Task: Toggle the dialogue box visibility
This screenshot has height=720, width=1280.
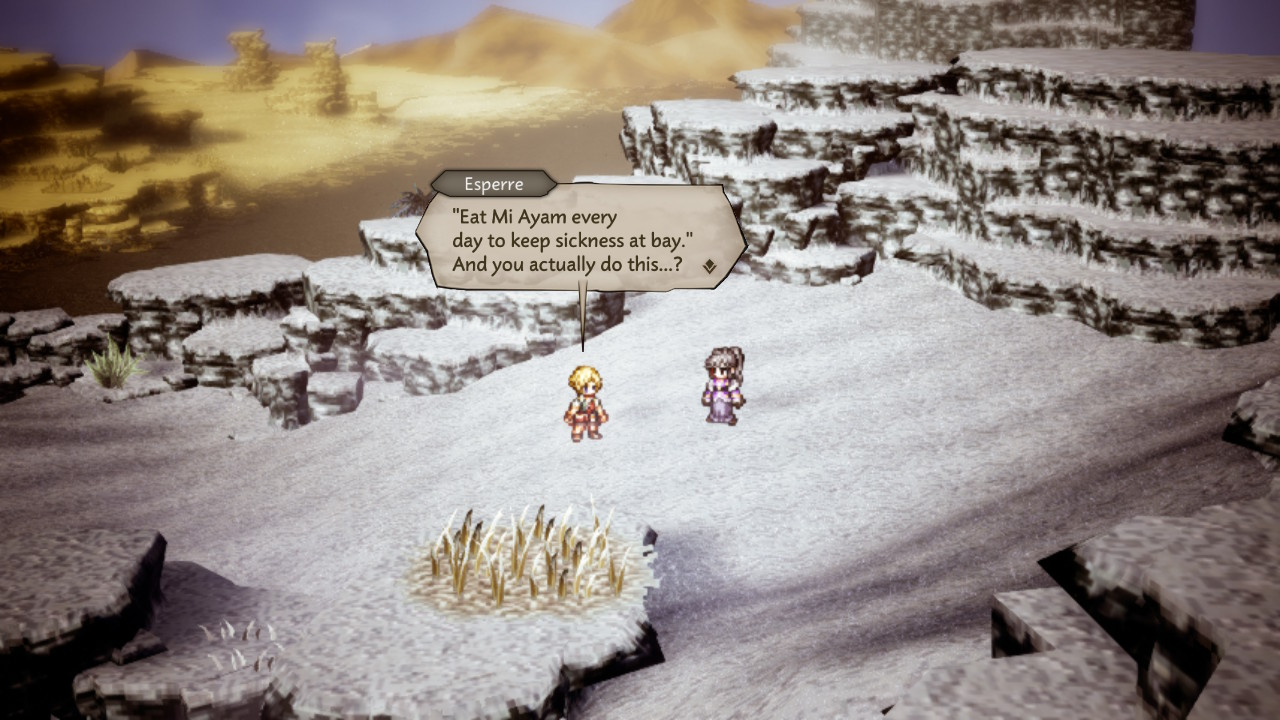Action: tap(580, 240)
